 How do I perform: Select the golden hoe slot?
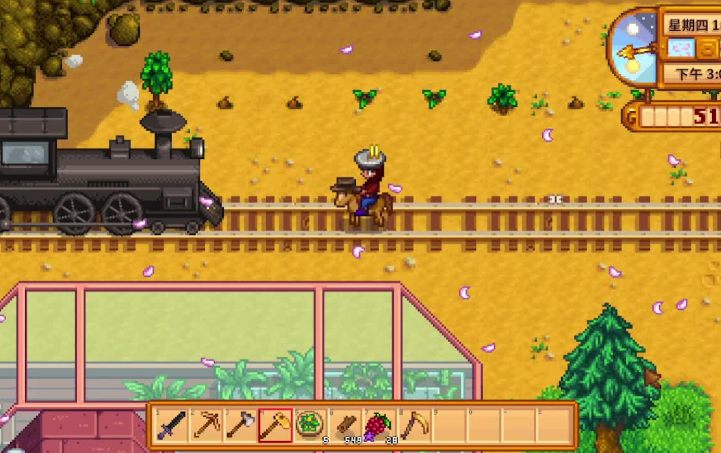click(x=275, y=426)
